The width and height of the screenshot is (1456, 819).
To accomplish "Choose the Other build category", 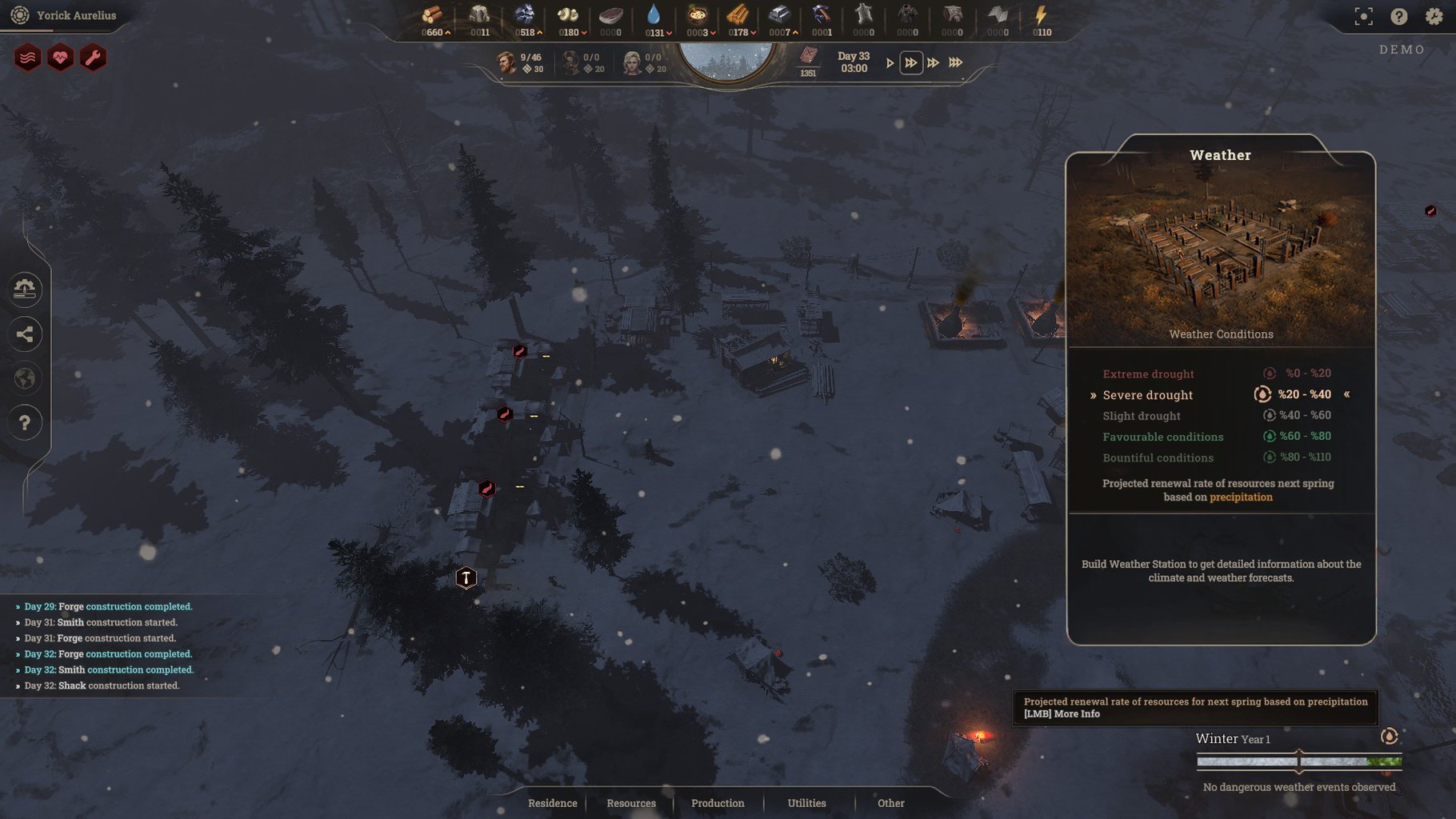I will tap(890, 803).
